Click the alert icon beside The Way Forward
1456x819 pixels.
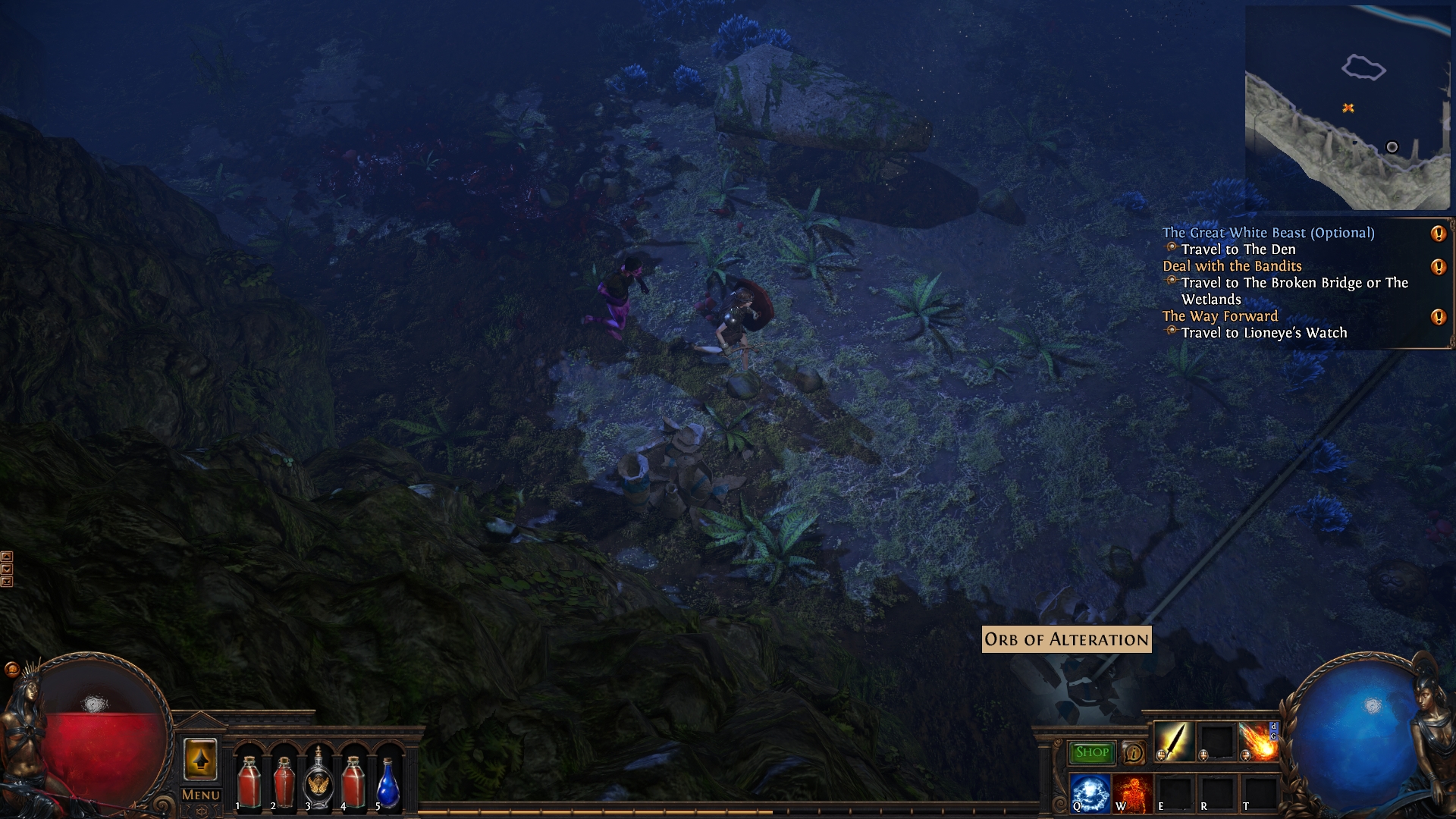click(x=1438, y=317)
